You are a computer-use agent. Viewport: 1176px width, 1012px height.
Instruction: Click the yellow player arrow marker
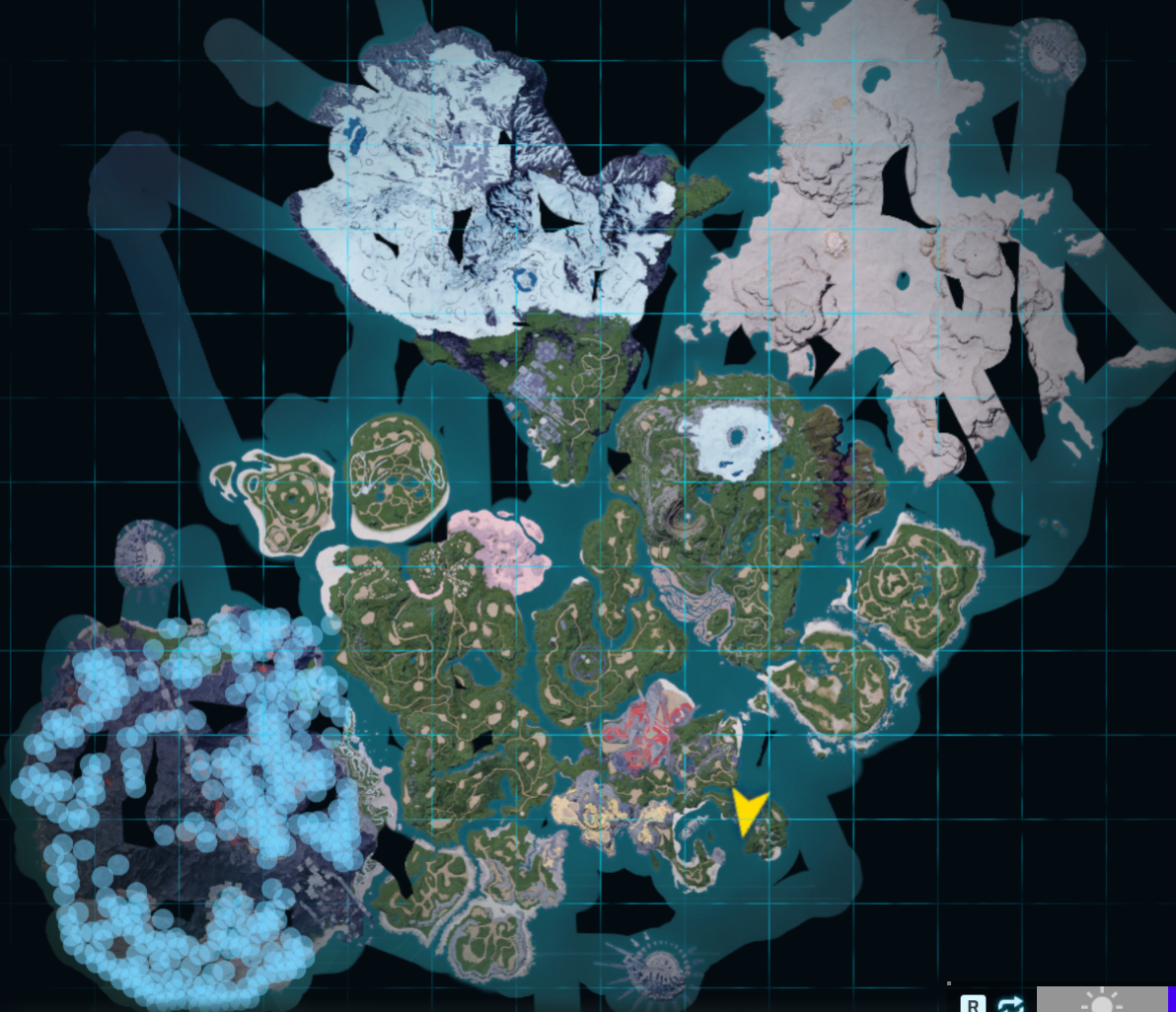[x=749, y=811]
